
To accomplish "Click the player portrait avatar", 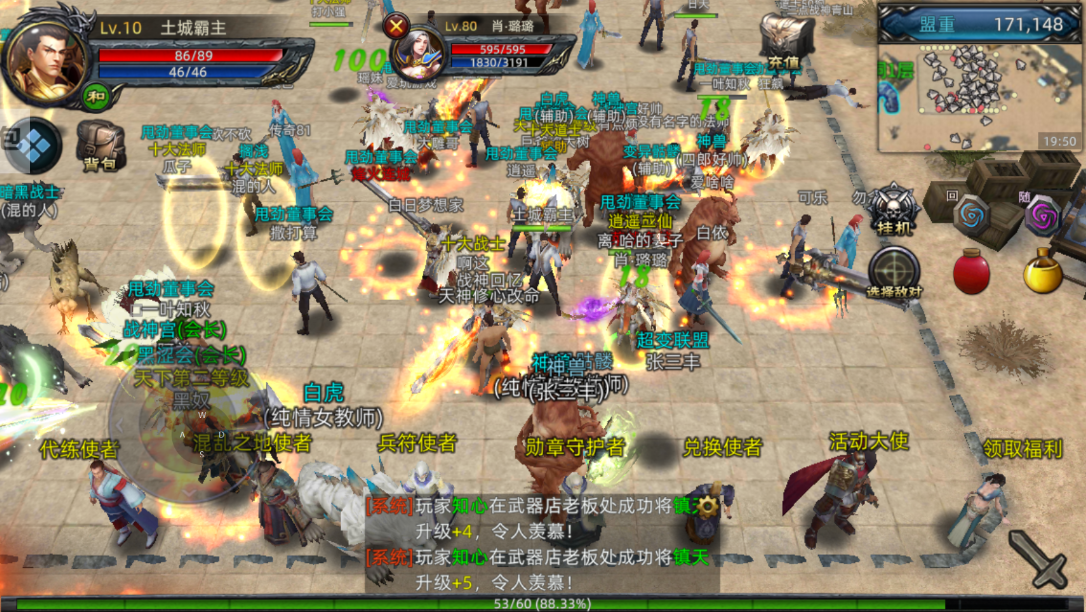I will tap(44, 56).
